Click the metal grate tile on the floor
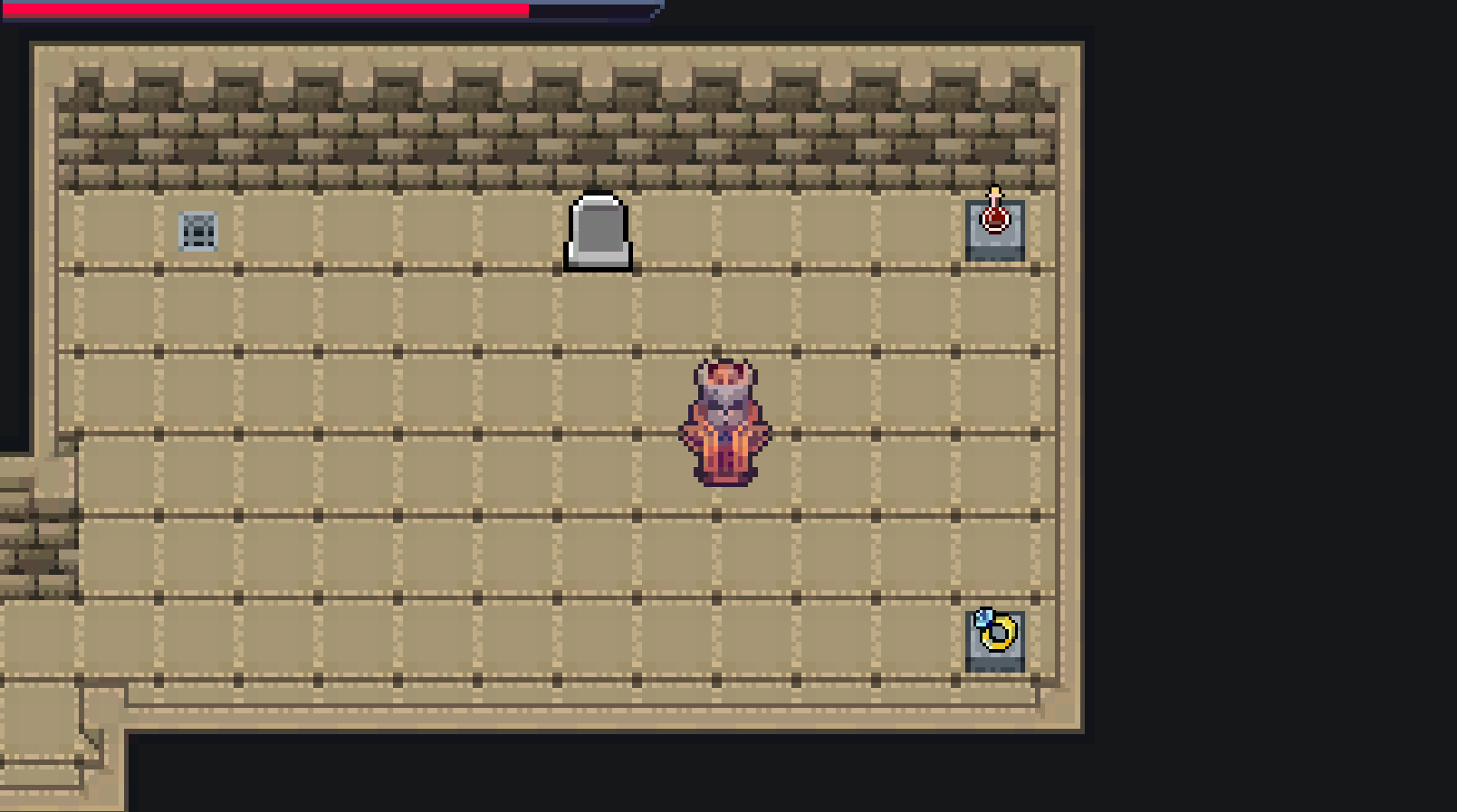This screenshot has width=1457, height=812. [x=199, y=229]
